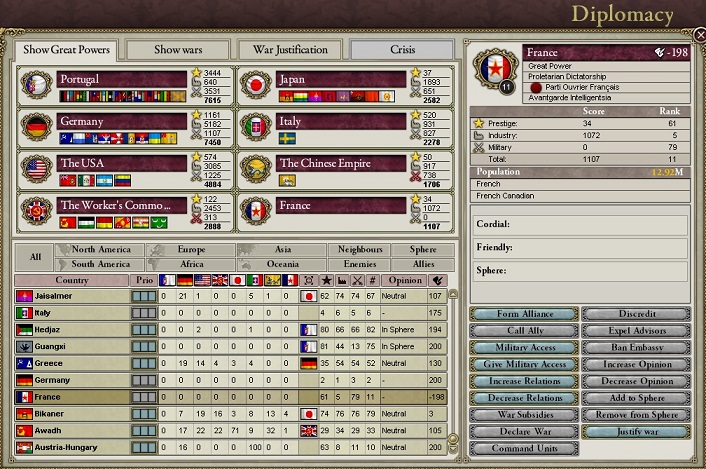Open the War Justification tab
The height and width of the screenshot is (469, 706).
289,49
